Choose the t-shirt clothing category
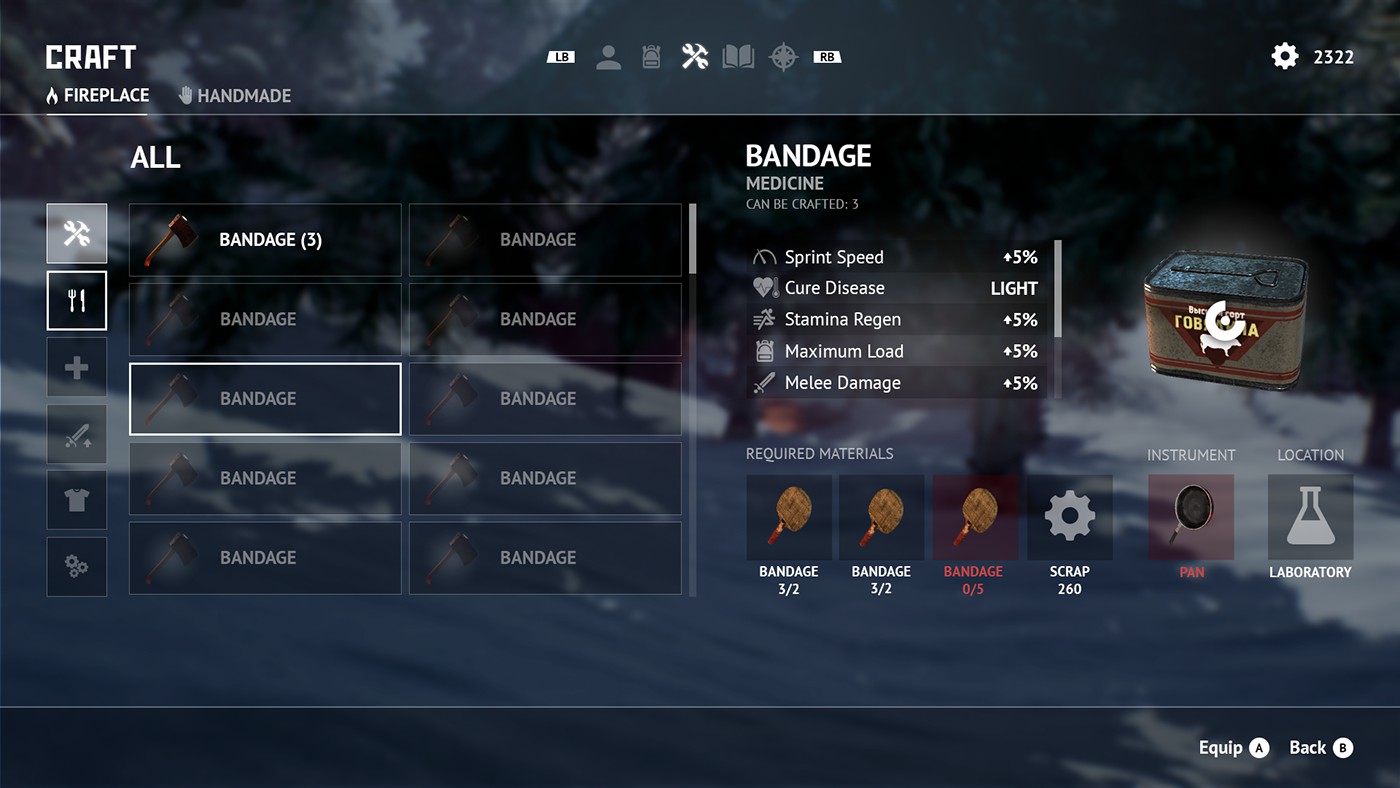Image resolution: width=1400 pixels, height=788 pixels. click(x=77, y=500)
